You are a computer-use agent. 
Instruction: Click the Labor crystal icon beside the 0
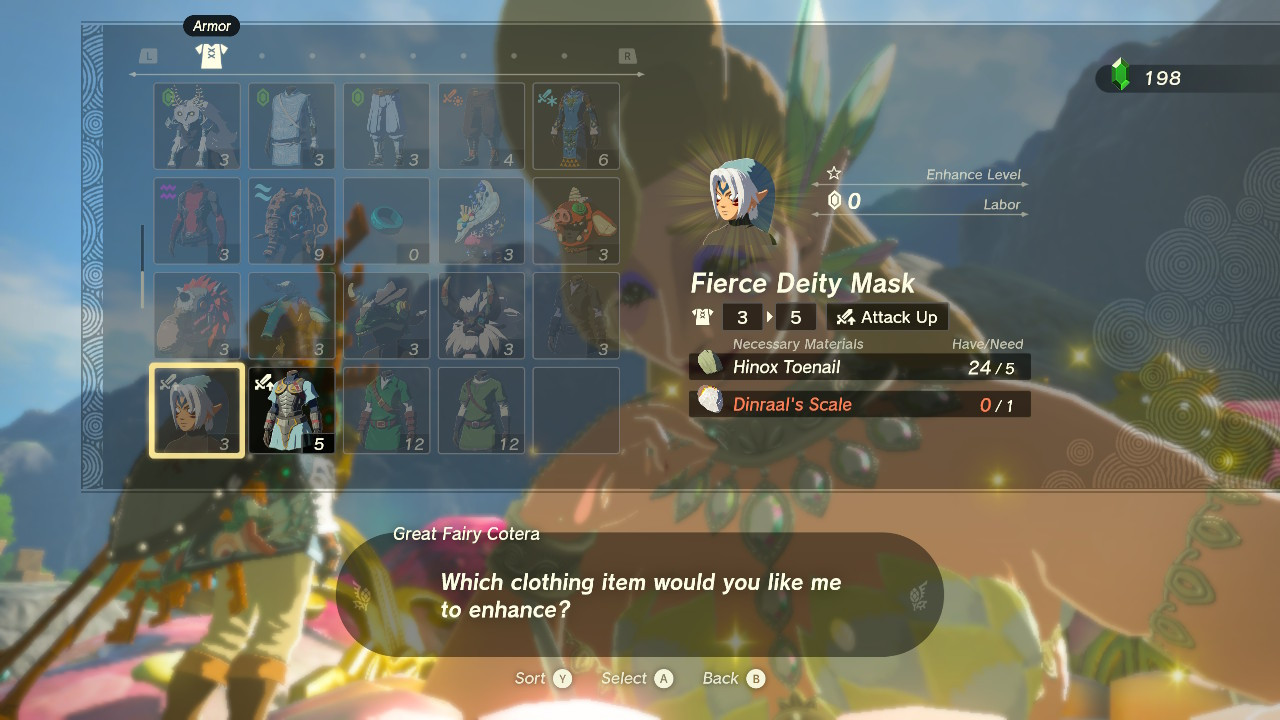836,200
